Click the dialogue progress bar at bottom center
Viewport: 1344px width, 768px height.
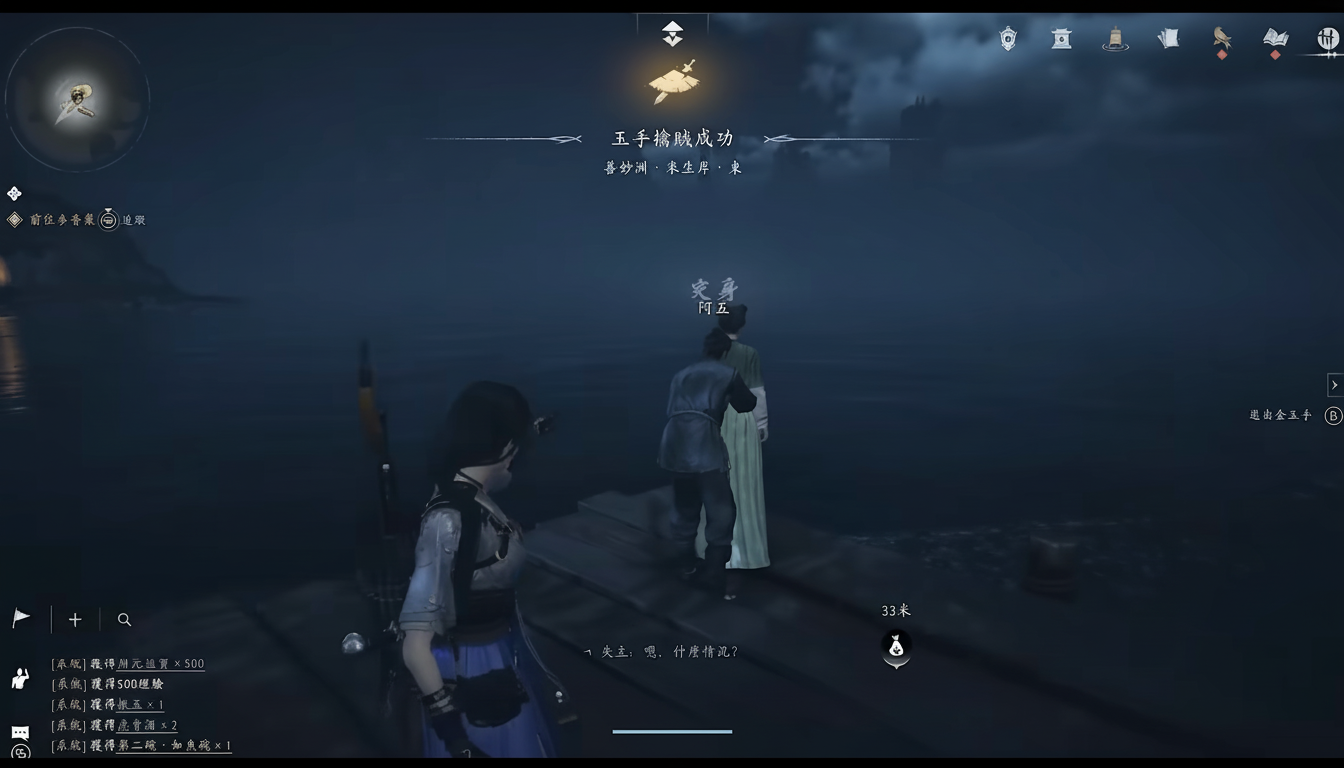[x=672, y=729]
